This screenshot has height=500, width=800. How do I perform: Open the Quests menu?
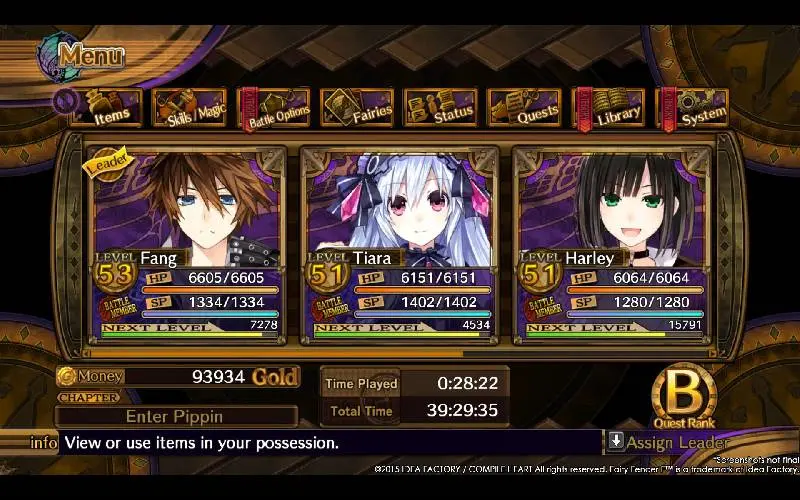[525, 109]
